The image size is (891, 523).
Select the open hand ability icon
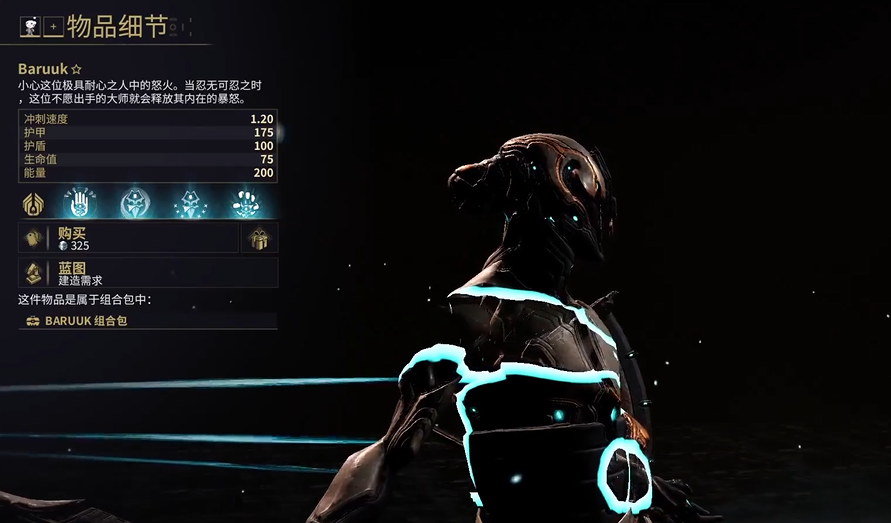tap(78, 202)
